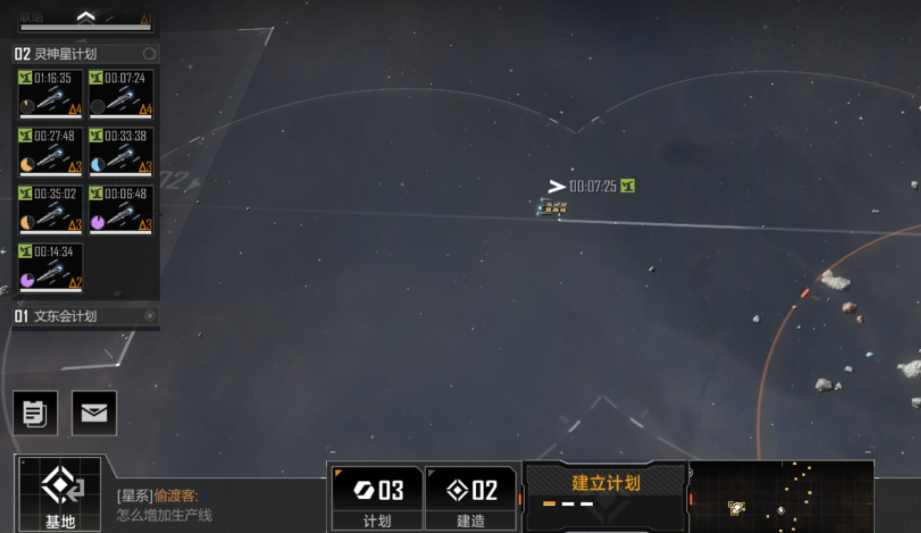Open the fleet card timed 00:35:02
This screenshot has width=921, height=533.
pos(50,210)
